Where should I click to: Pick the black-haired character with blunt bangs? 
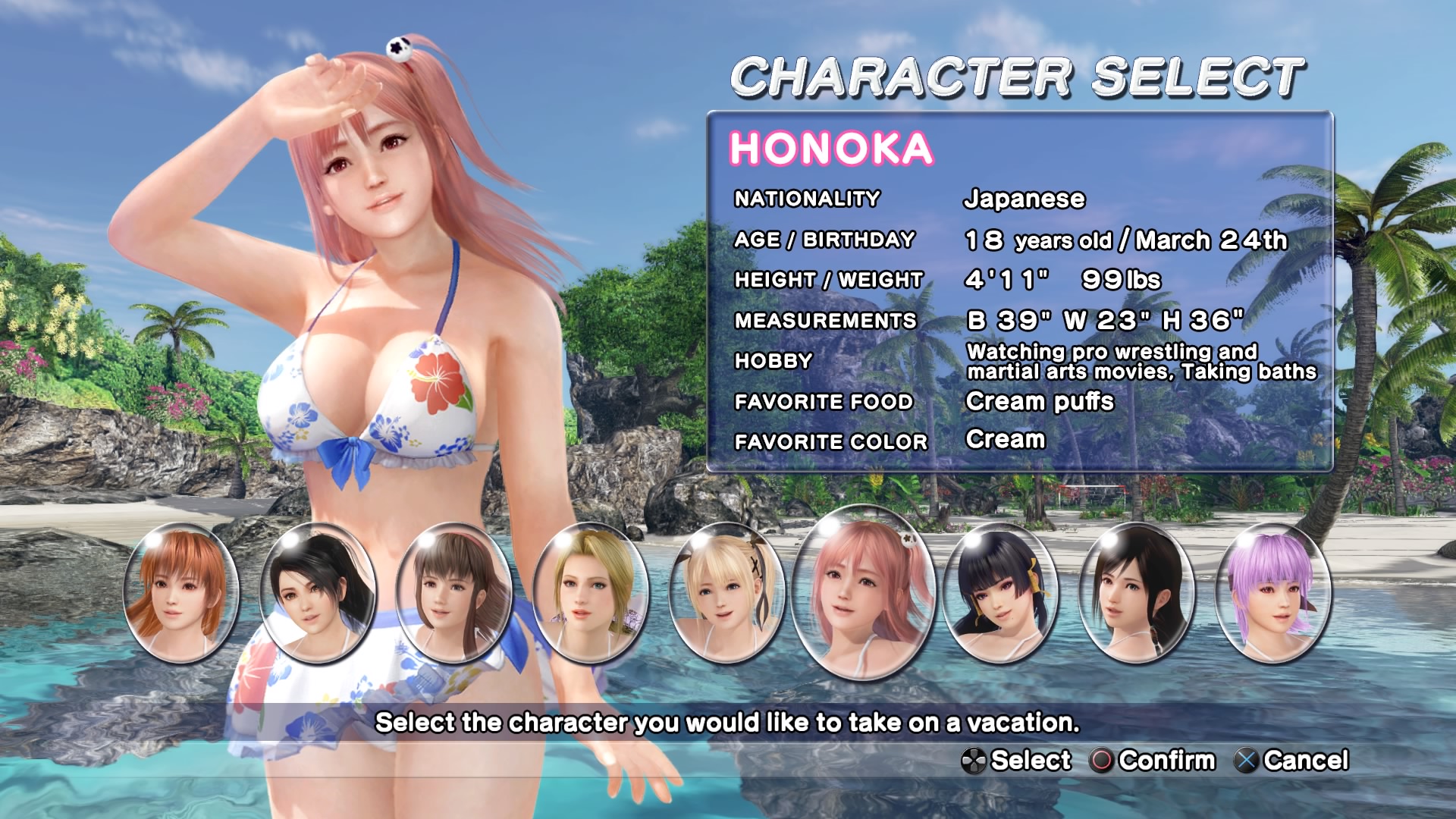click(1000, 594)
